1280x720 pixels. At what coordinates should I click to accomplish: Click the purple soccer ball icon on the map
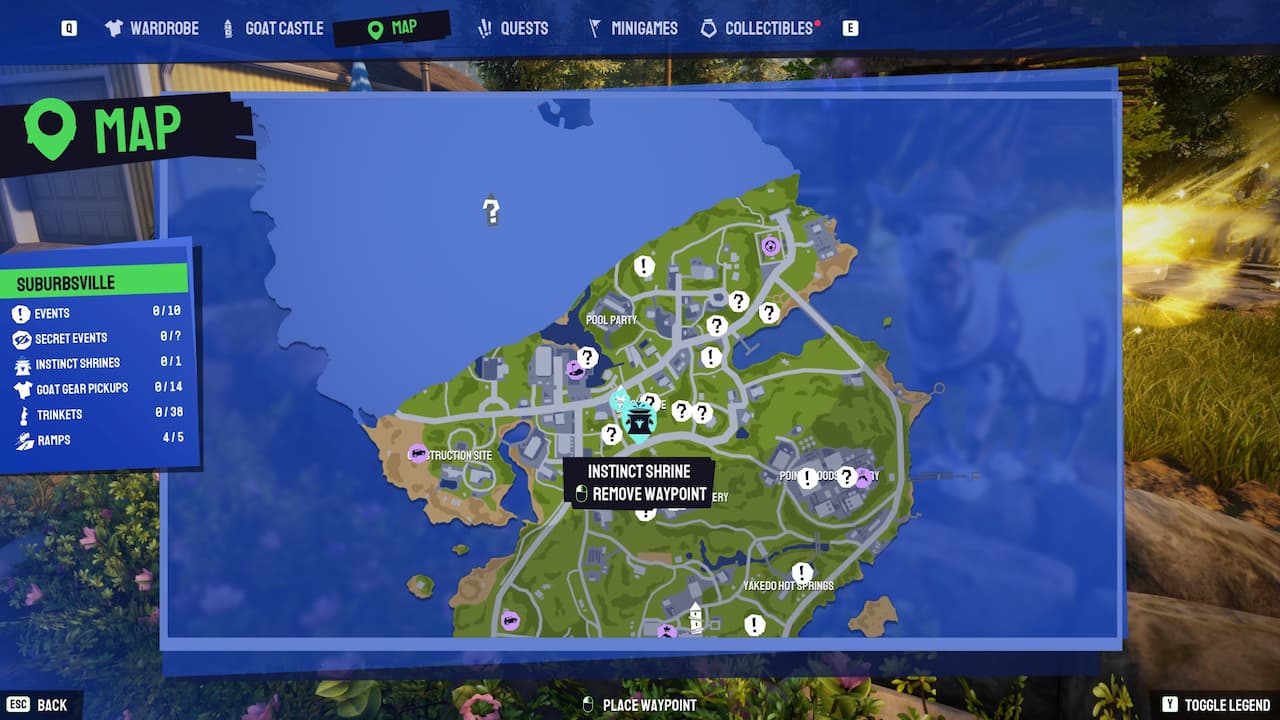coord(769,244)
